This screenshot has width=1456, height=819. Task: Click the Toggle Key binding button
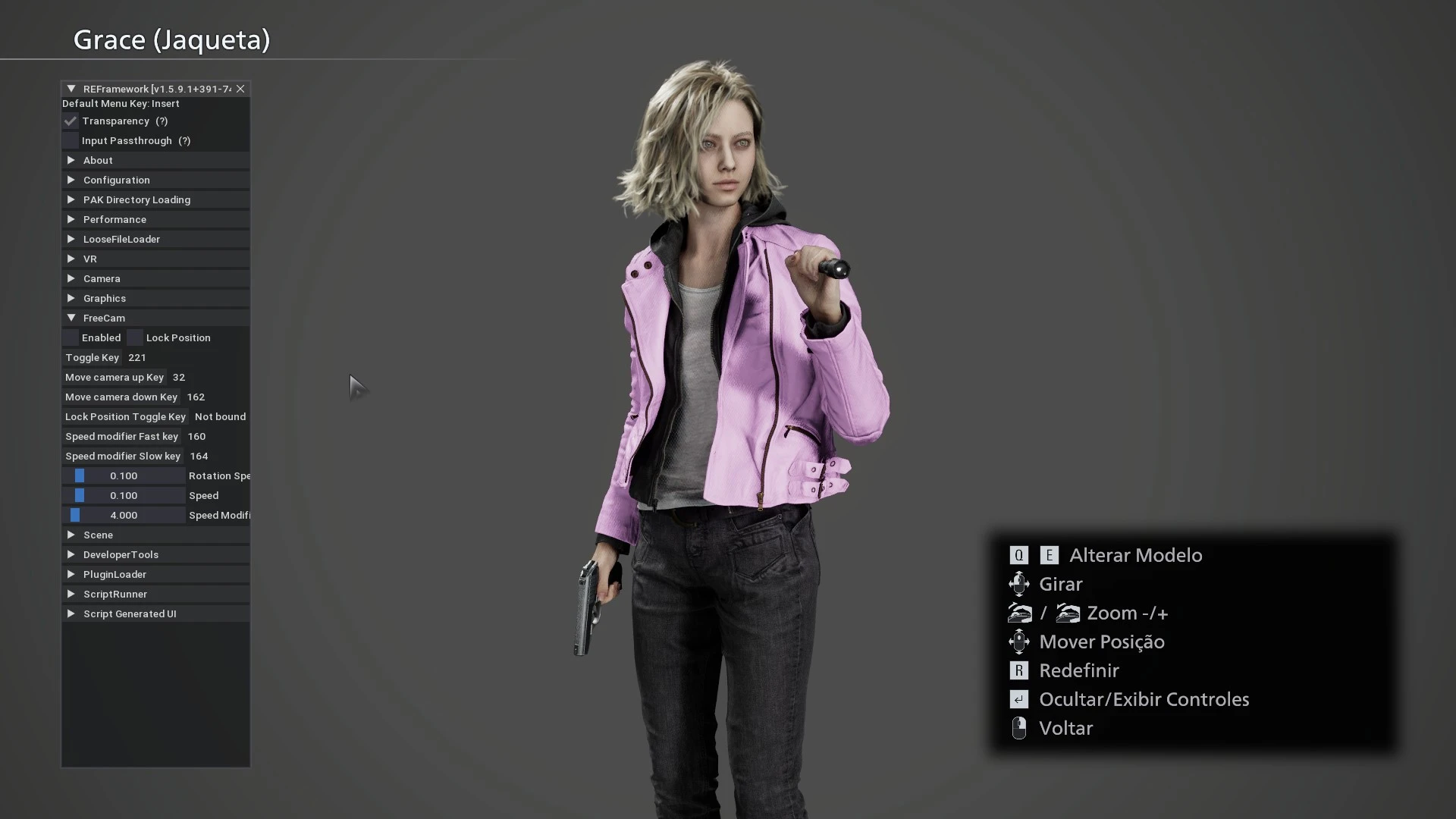(92, 358)
